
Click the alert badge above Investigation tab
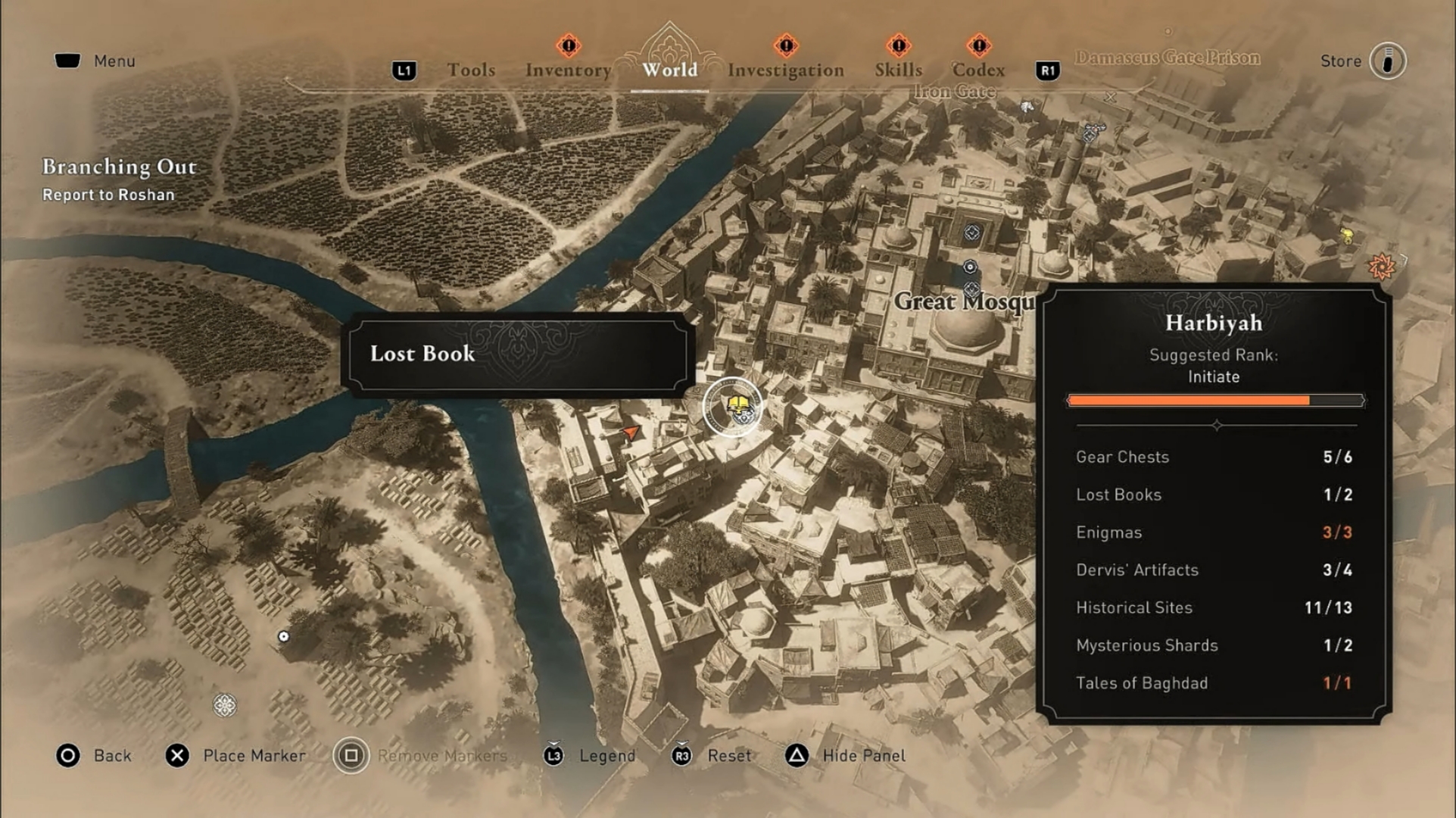pyautogui.click(x=785, y=47)
